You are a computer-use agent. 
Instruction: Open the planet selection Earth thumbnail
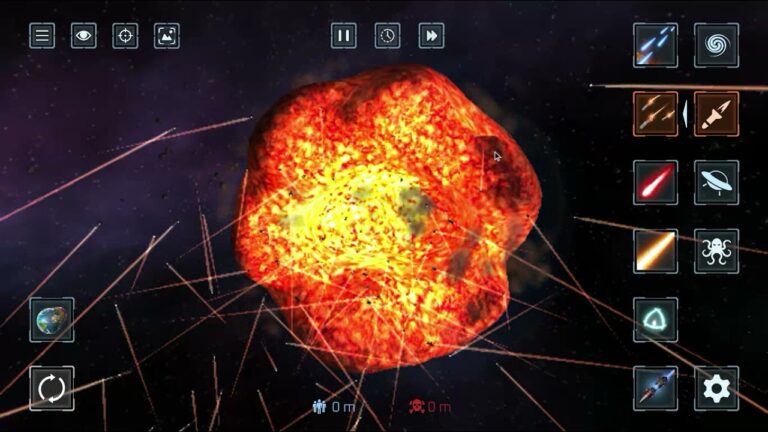(51, 320)
